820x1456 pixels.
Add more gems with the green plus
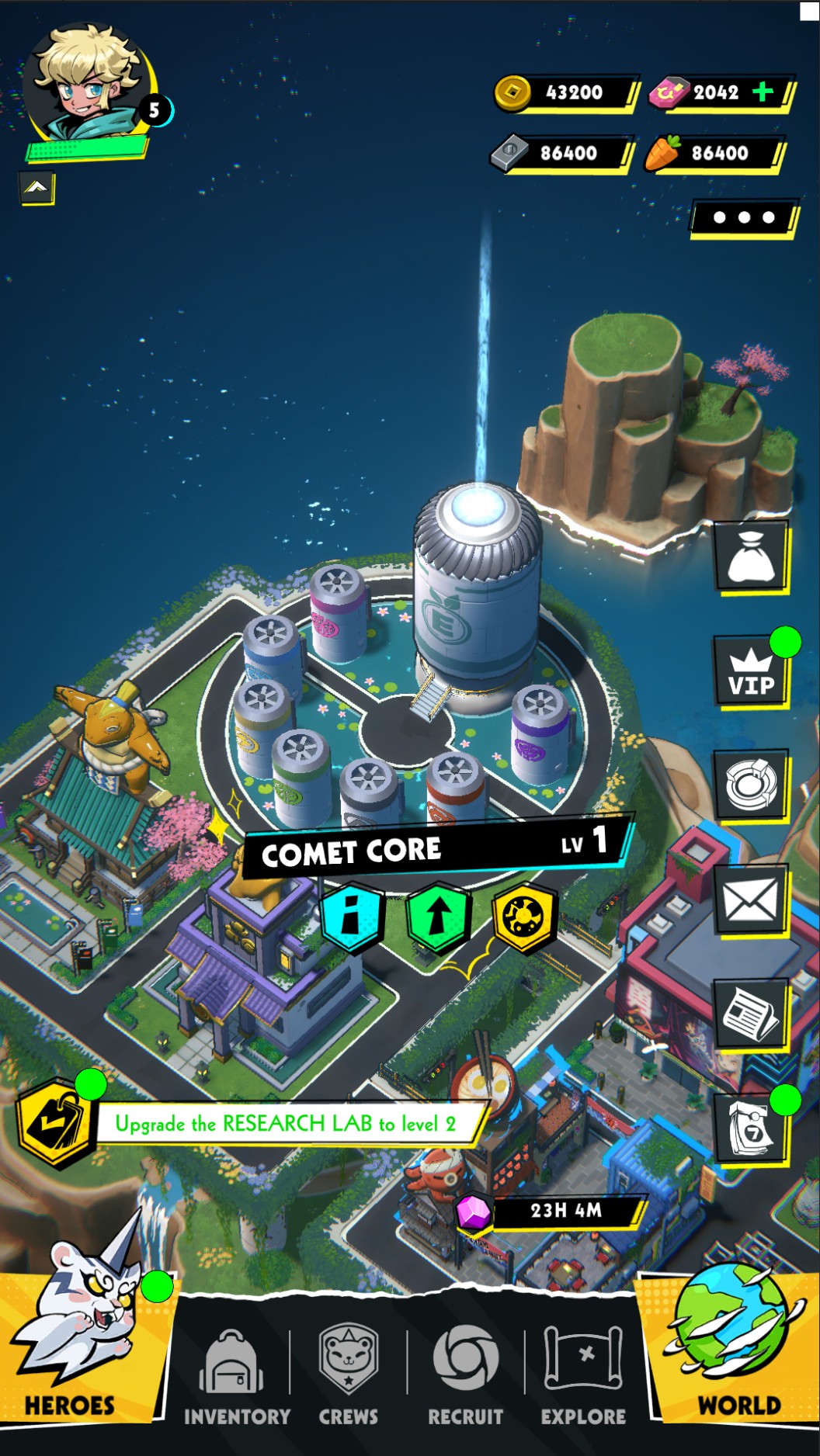(763, 92)
